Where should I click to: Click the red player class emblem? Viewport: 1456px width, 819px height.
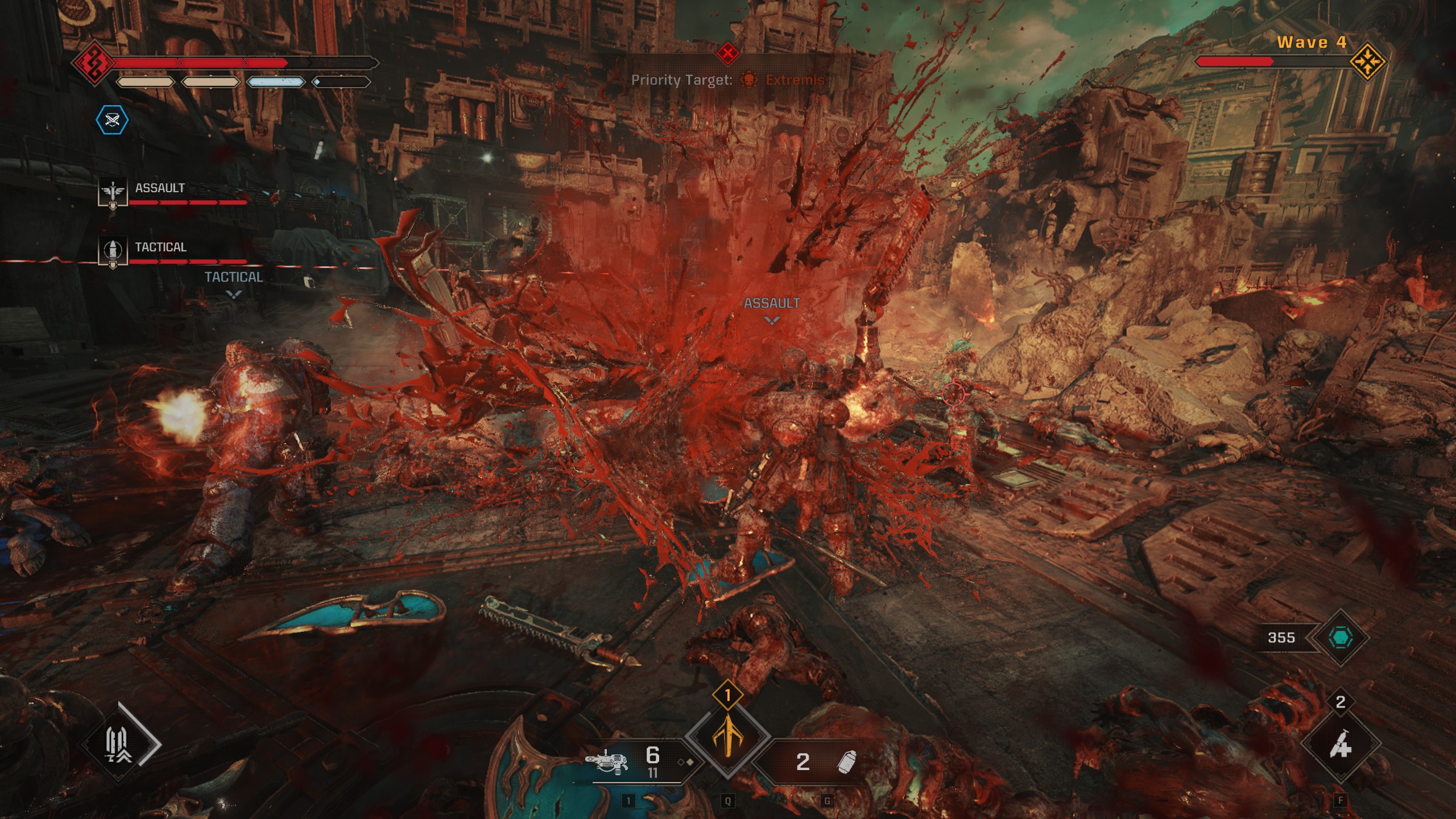(91, 63)
